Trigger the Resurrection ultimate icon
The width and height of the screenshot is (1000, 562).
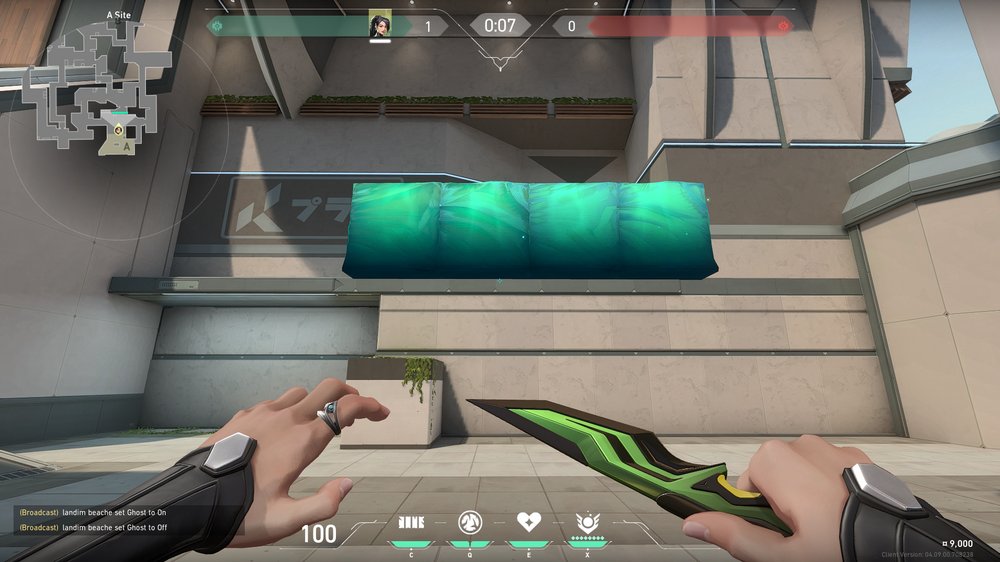point(587,522)
